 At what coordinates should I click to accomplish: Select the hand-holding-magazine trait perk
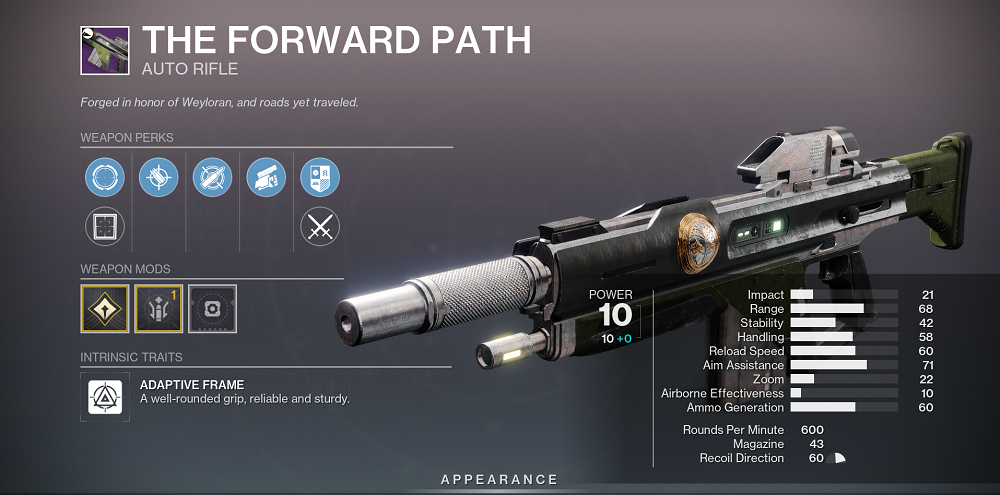[266, 178]
